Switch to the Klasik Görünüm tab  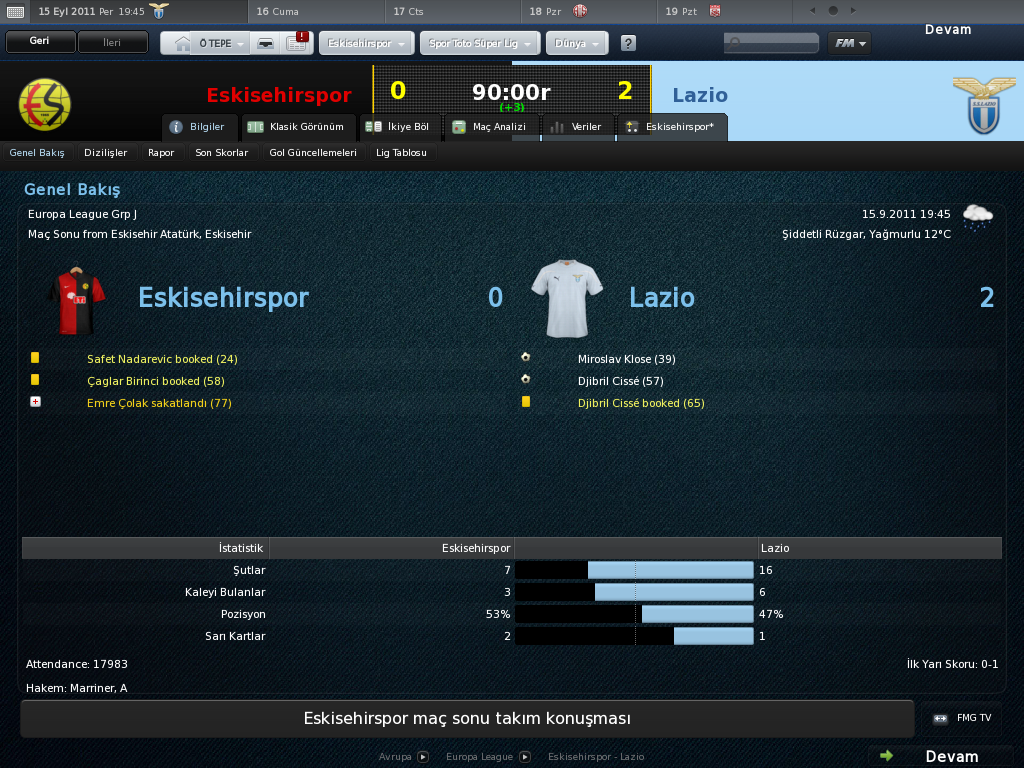tap(299, 127)
